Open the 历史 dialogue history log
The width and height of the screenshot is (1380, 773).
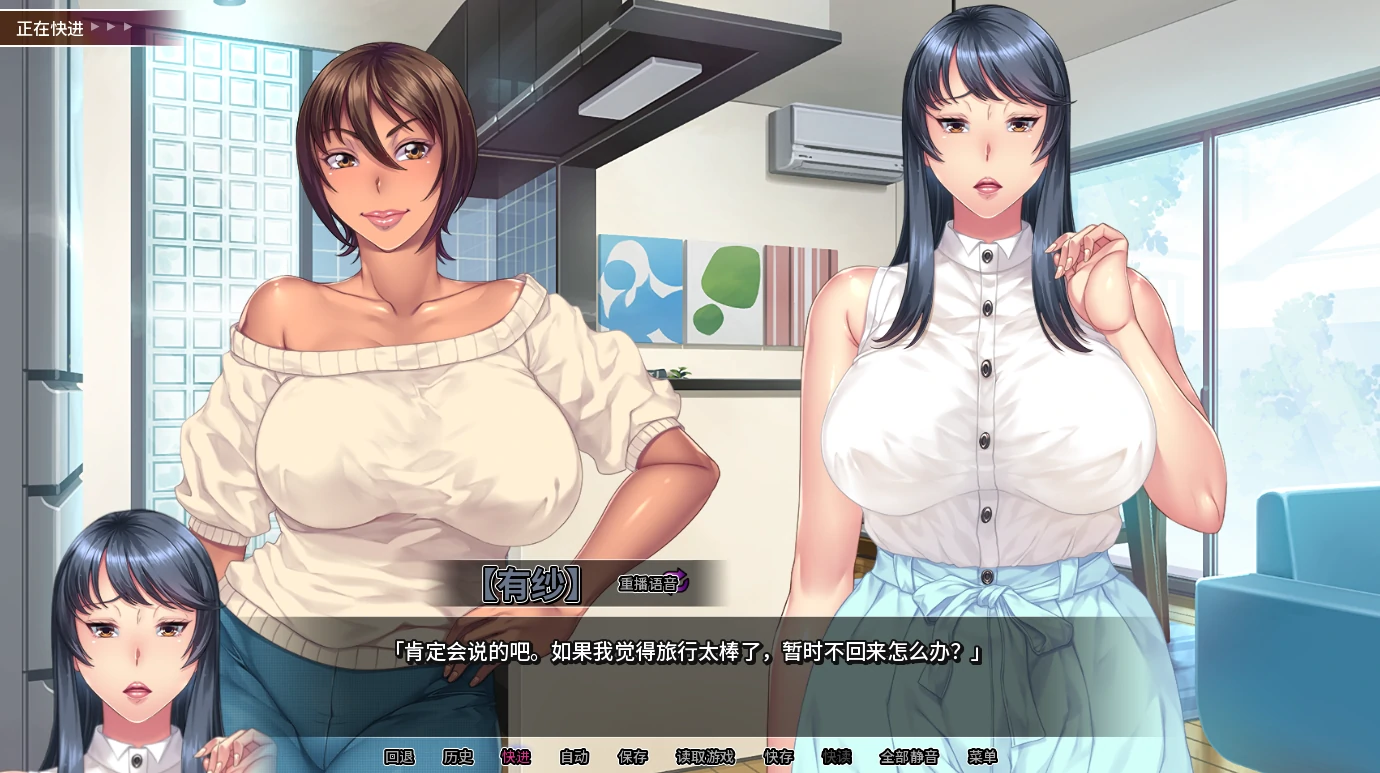(x=458, y=757)
